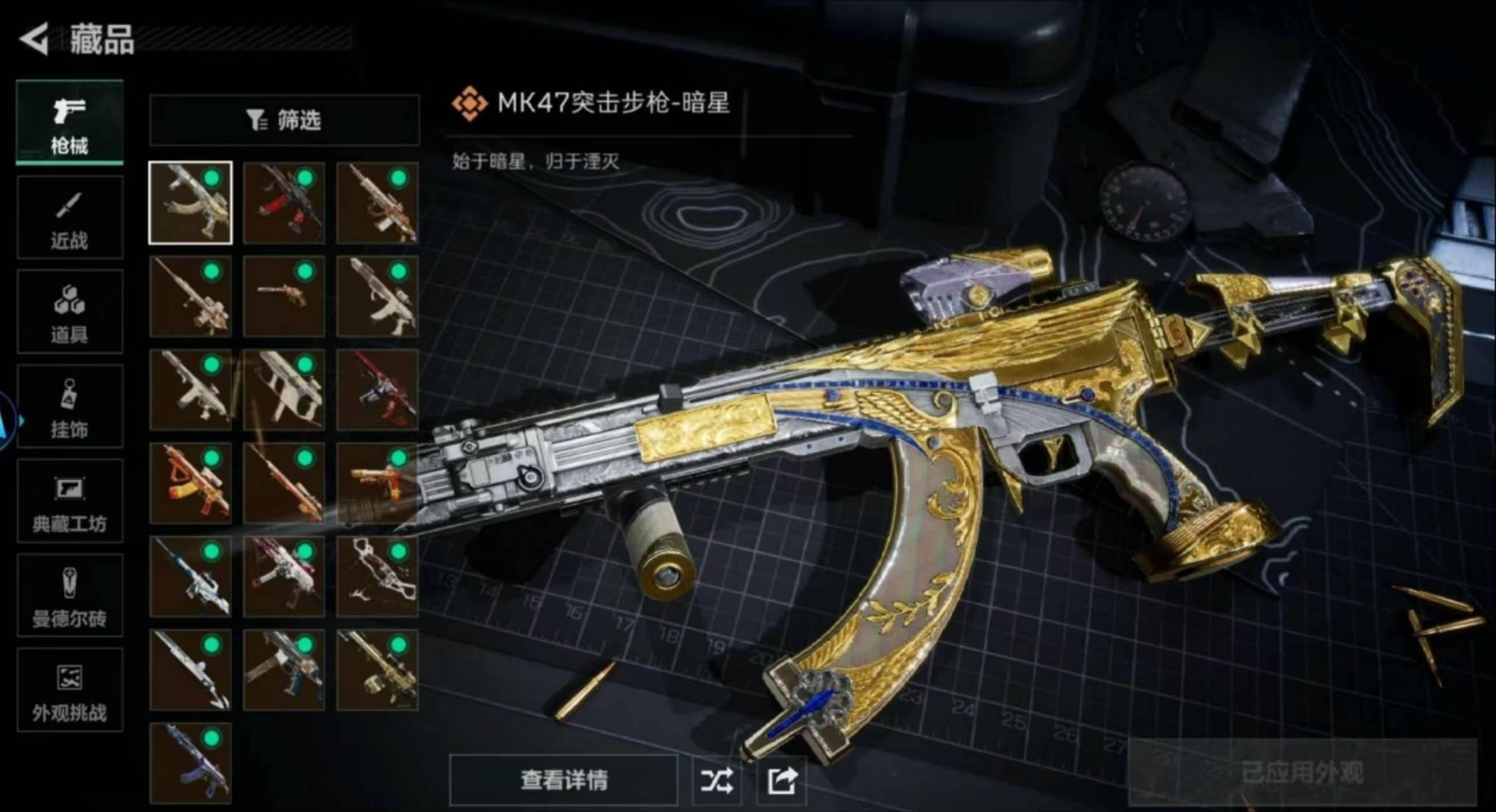This screenshot has height=812, width=1496.
Task: Pick the orange and yellow submachine gun skin
Action: pos(190,483)
